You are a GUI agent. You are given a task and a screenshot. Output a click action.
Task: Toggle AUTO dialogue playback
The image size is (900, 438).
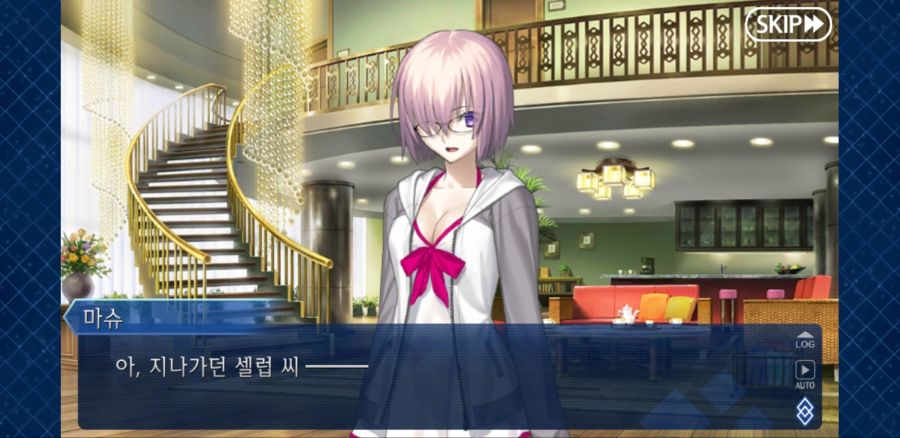(805, 372)
